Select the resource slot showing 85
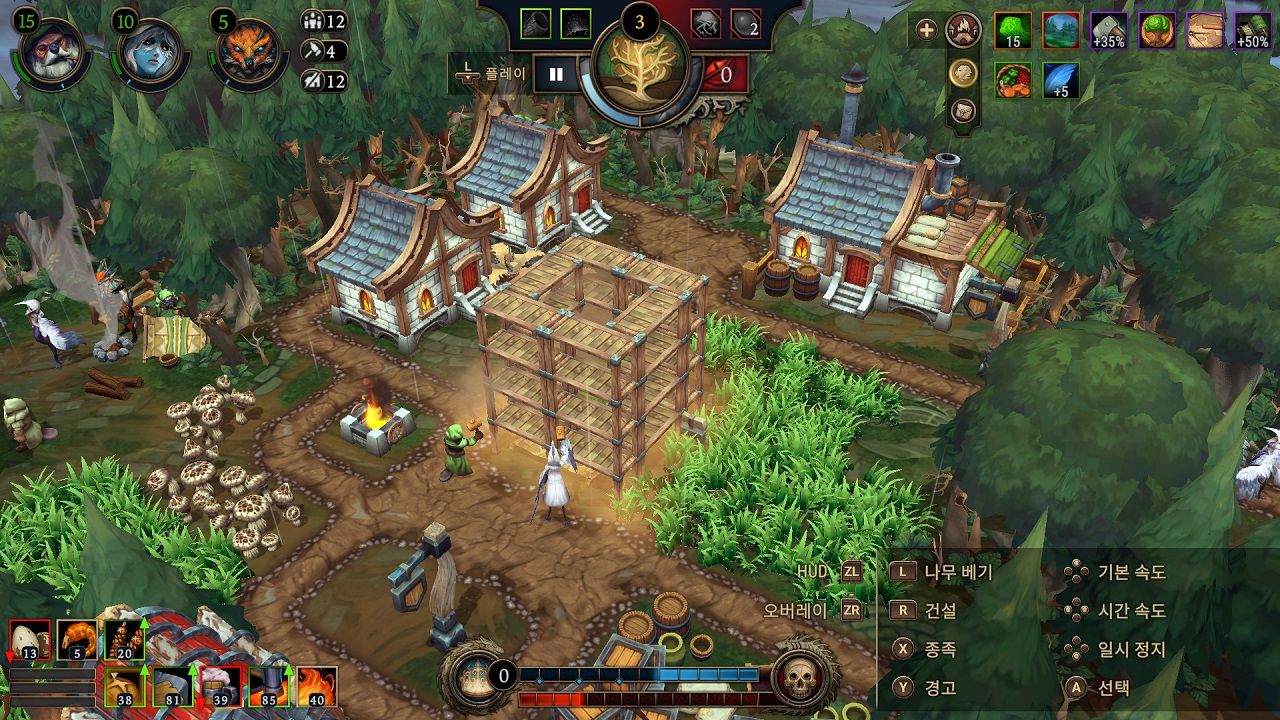Screen dimensions: 1280x720 tap(269, 687)
